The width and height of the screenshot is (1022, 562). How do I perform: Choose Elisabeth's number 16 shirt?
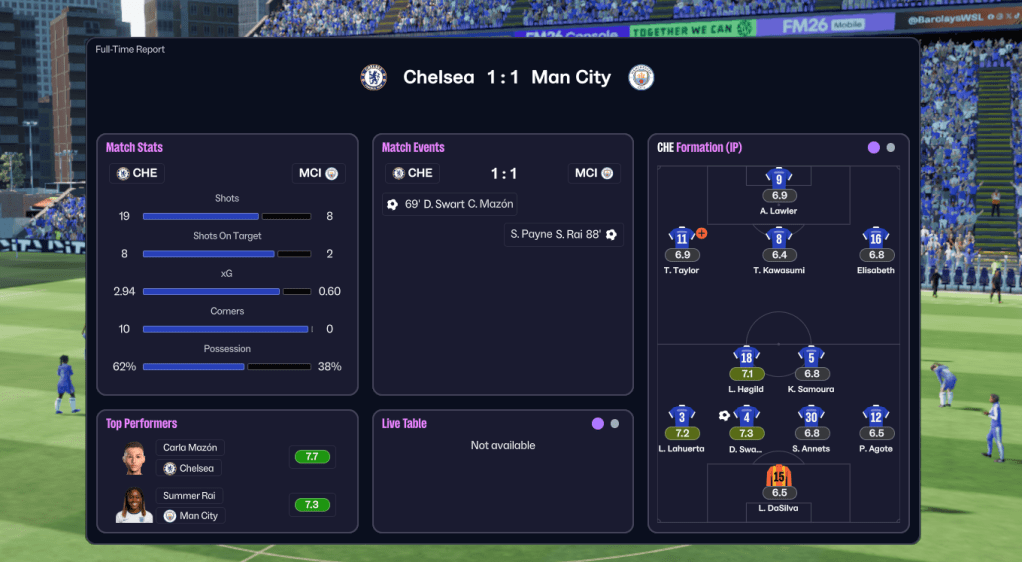tap(876, 239)
